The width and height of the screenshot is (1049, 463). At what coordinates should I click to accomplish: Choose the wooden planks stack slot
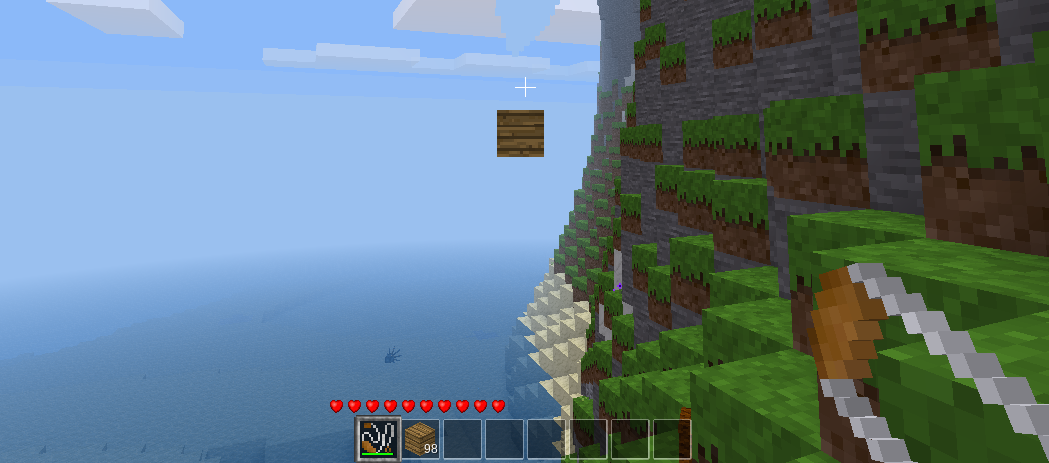[x=421, y=438]
